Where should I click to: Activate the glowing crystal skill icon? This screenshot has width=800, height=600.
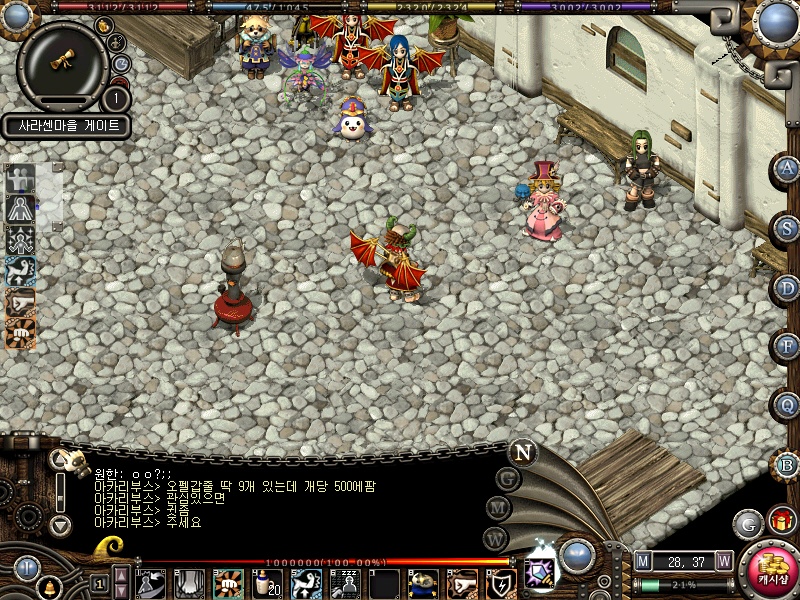point(540,571)
